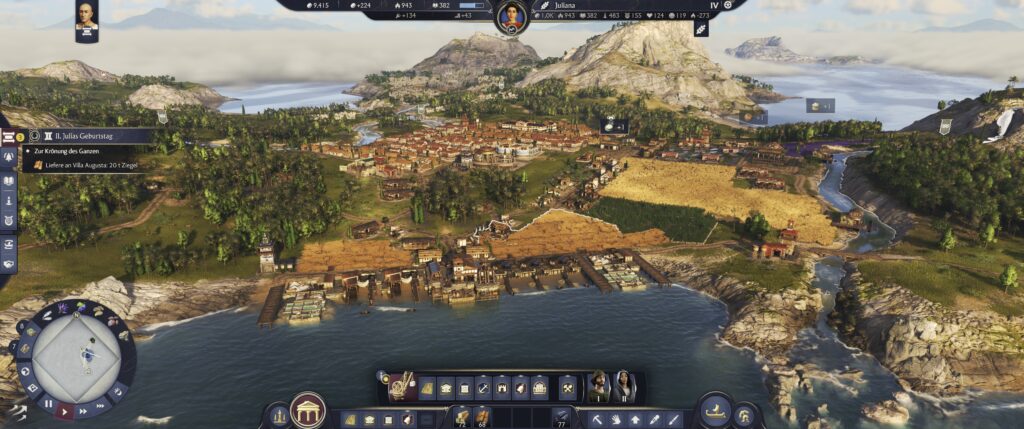Activate the pickaxe demolish tool
This screenshot has width=1024, height=429.
[597, 419]
